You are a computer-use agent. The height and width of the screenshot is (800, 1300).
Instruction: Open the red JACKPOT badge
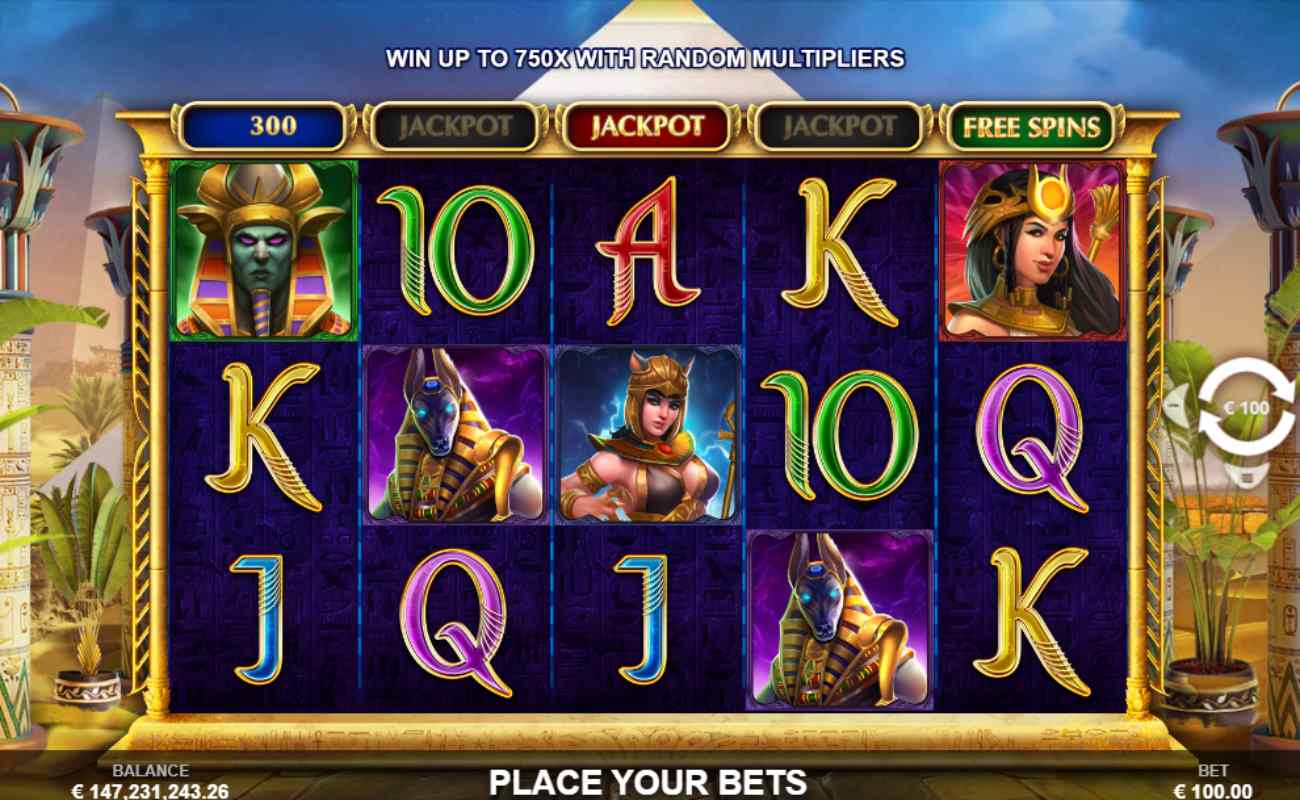tap(649, 128)
